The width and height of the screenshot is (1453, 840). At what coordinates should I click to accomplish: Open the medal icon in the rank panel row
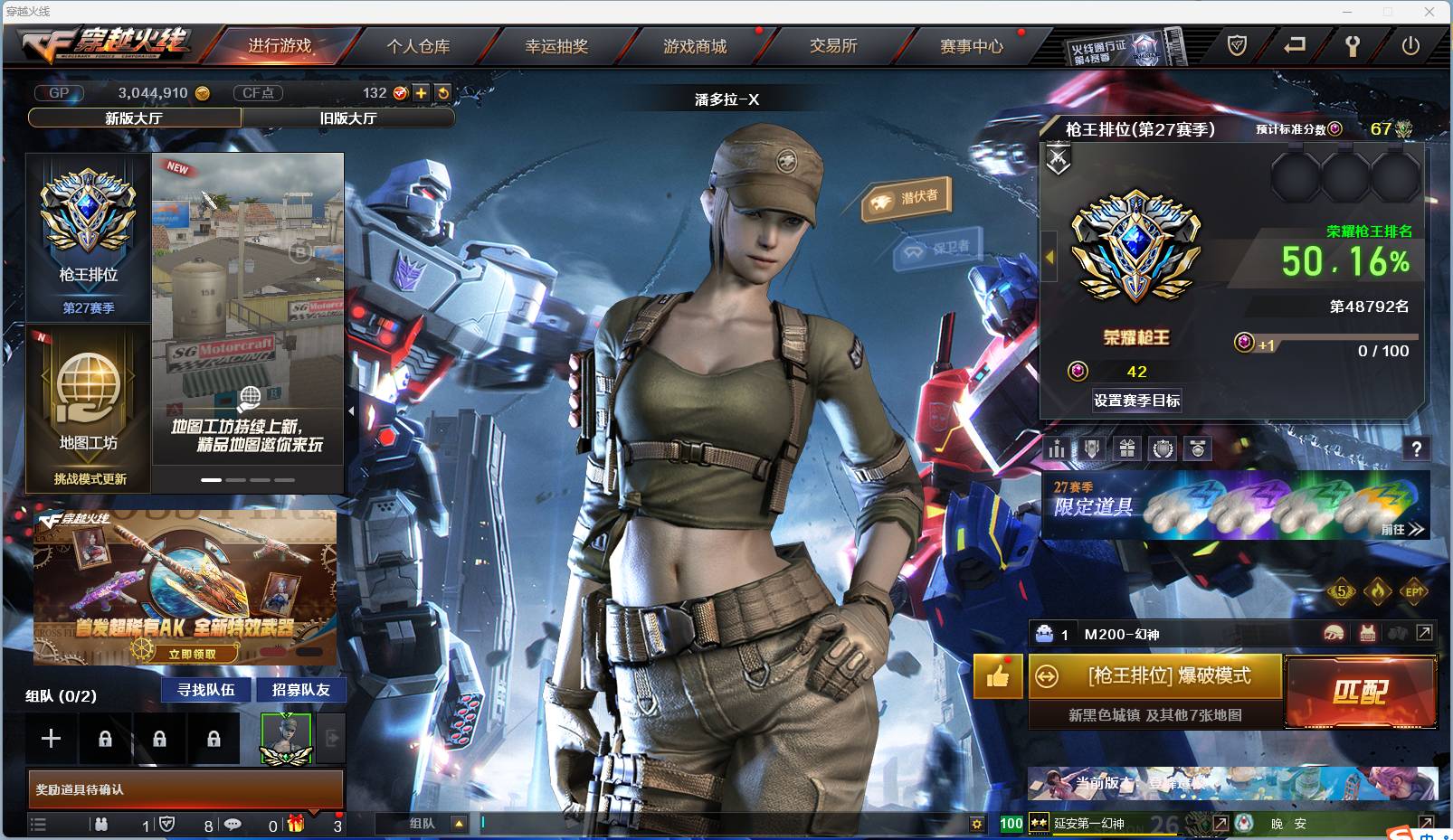point(1196,448)
